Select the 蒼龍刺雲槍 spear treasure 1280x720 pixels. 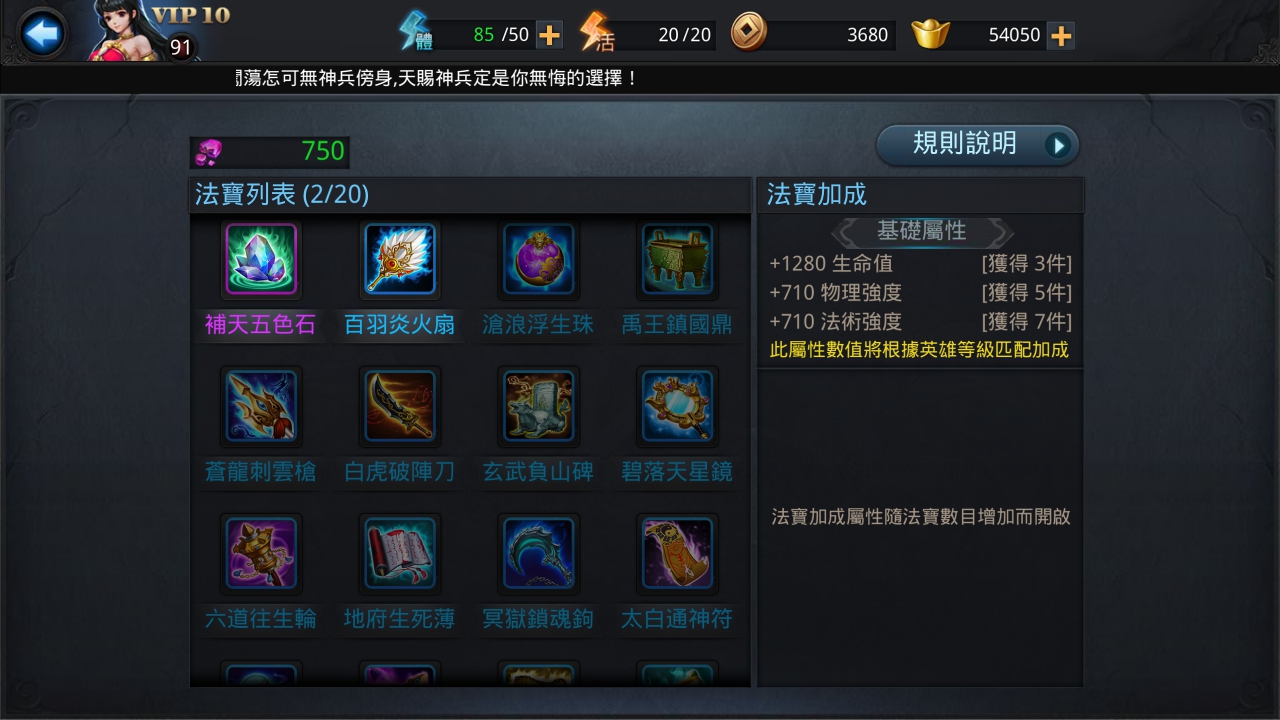click(260, 407)
